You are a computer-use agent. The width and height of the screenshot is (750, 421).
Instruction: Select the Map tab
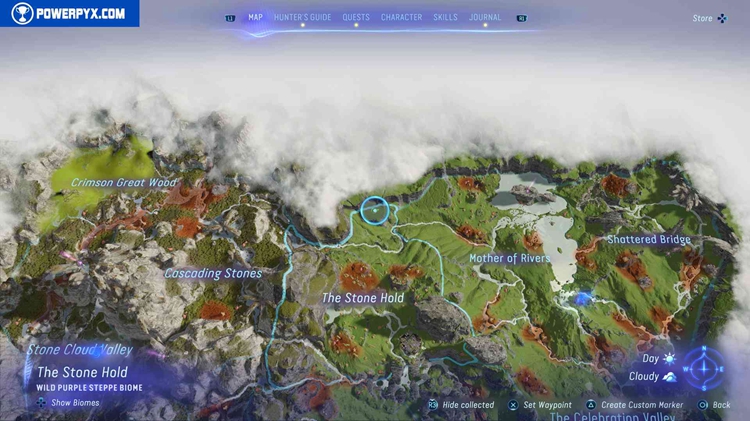(255, 17)
